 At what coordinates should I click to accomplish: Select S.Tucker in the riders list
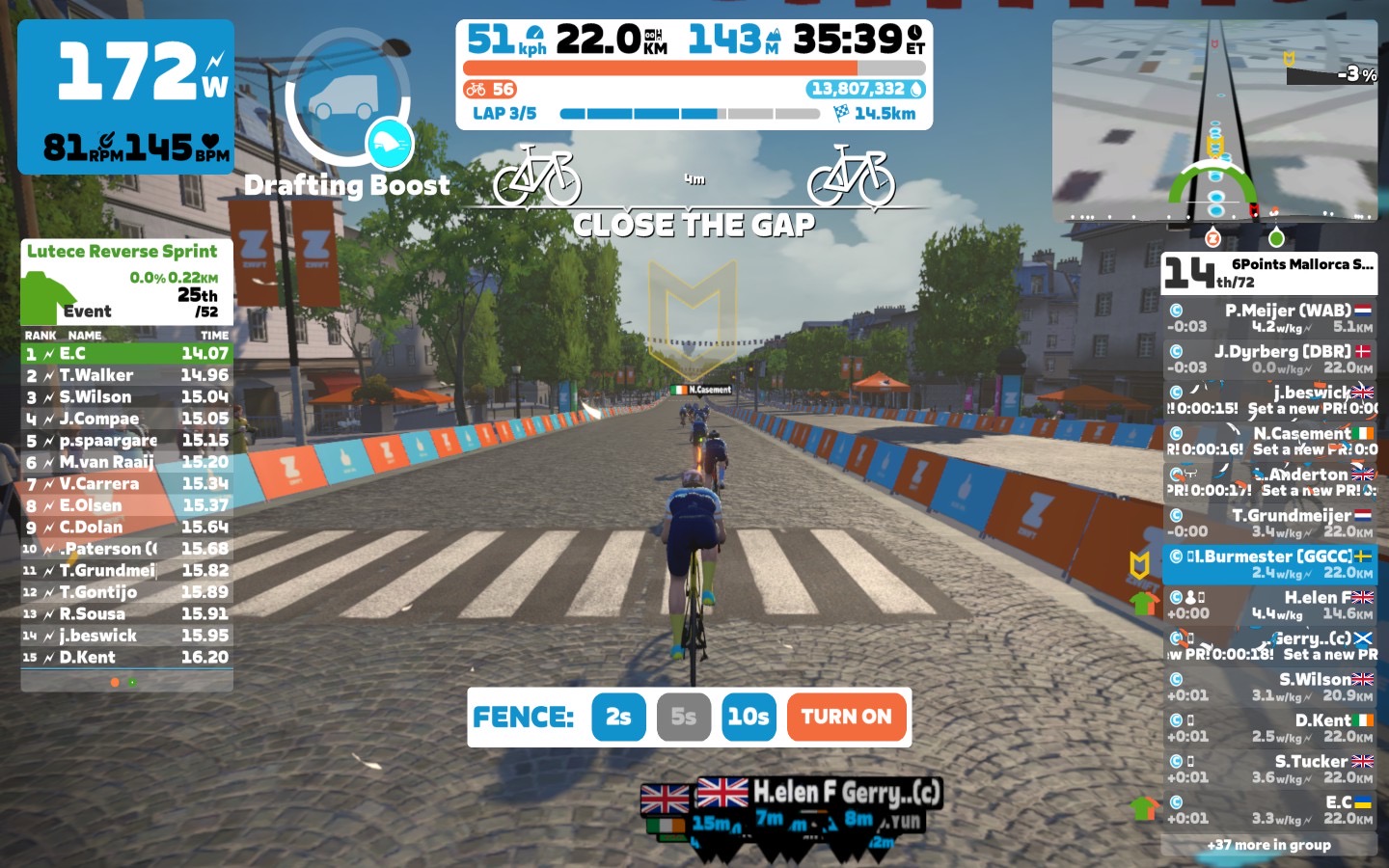click(x=1269, y=769)
